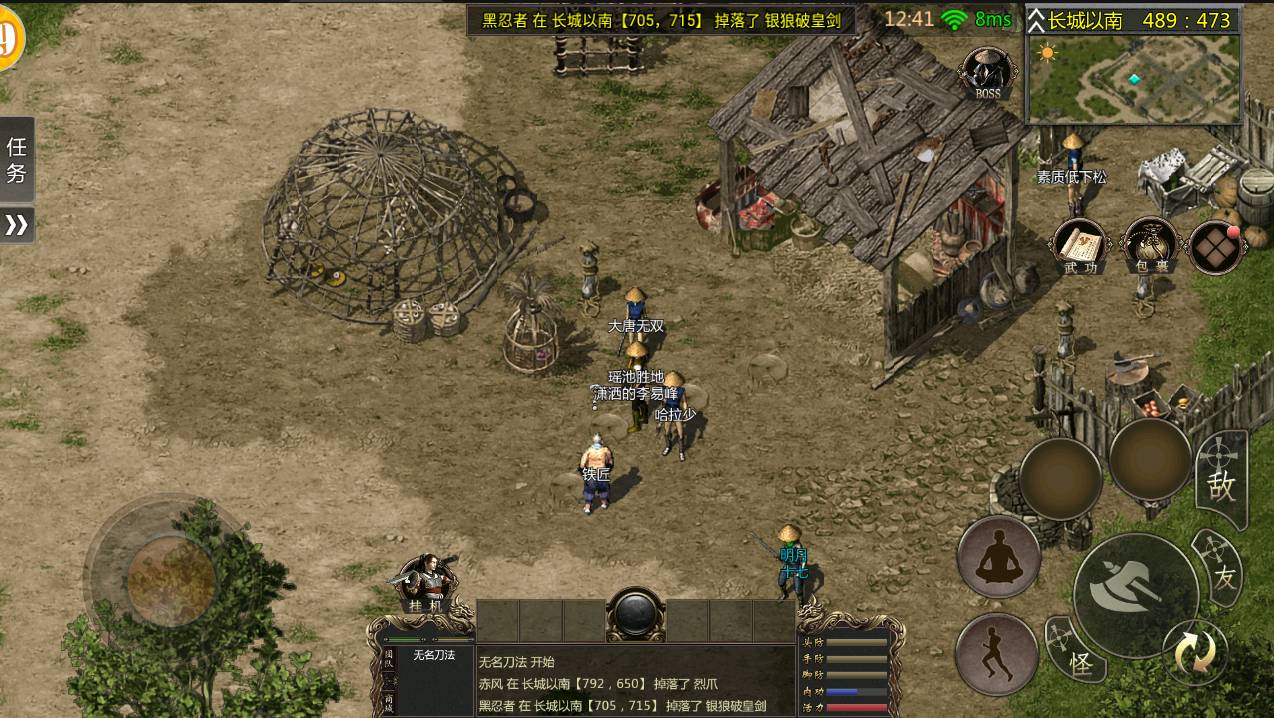Open the four-diamond grid menu
Viewport: 1274px width, 718px height.
click(1215, 246)
